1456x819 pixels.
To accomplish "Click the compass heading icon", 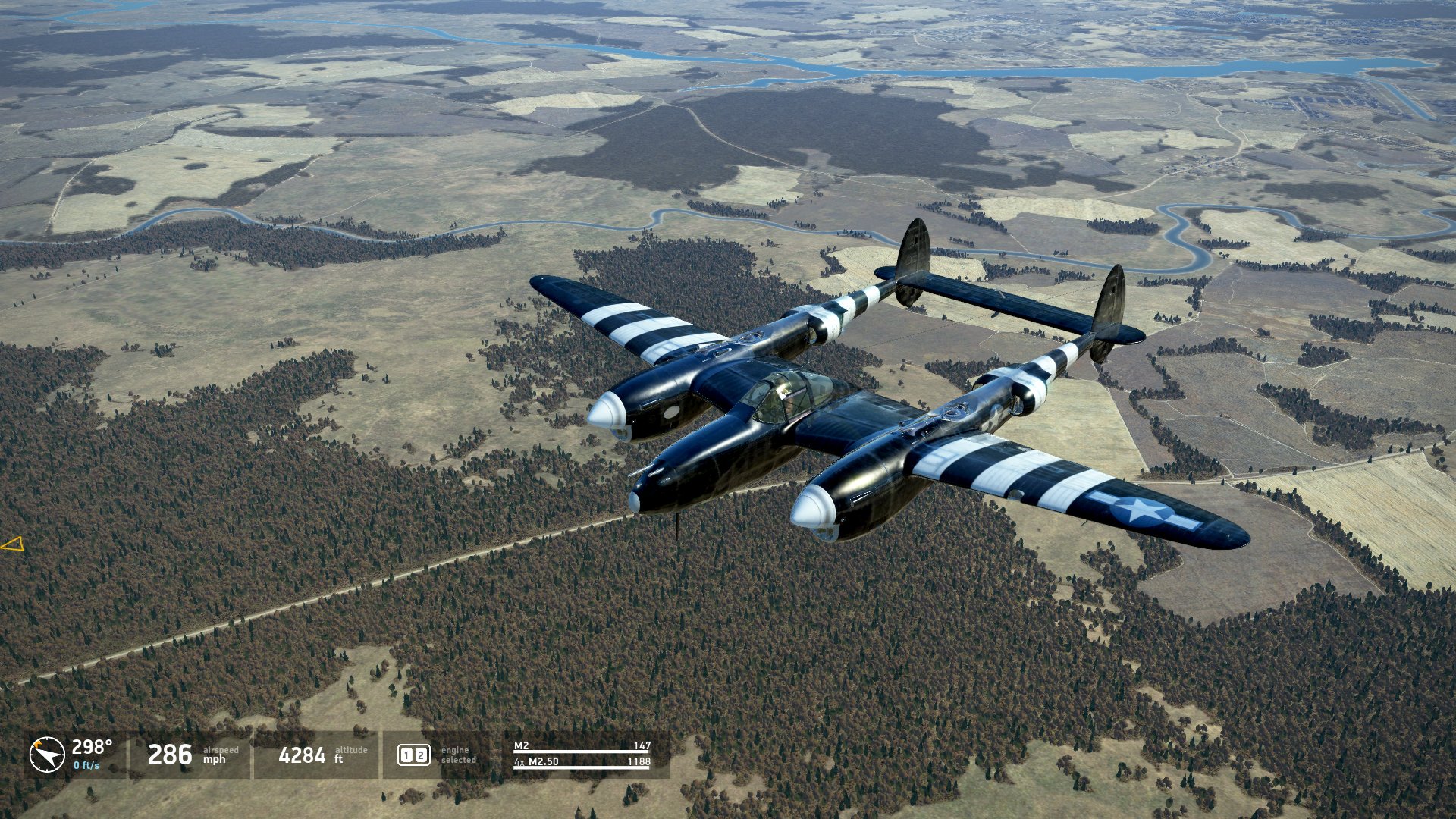I will (x=47, y=755).
